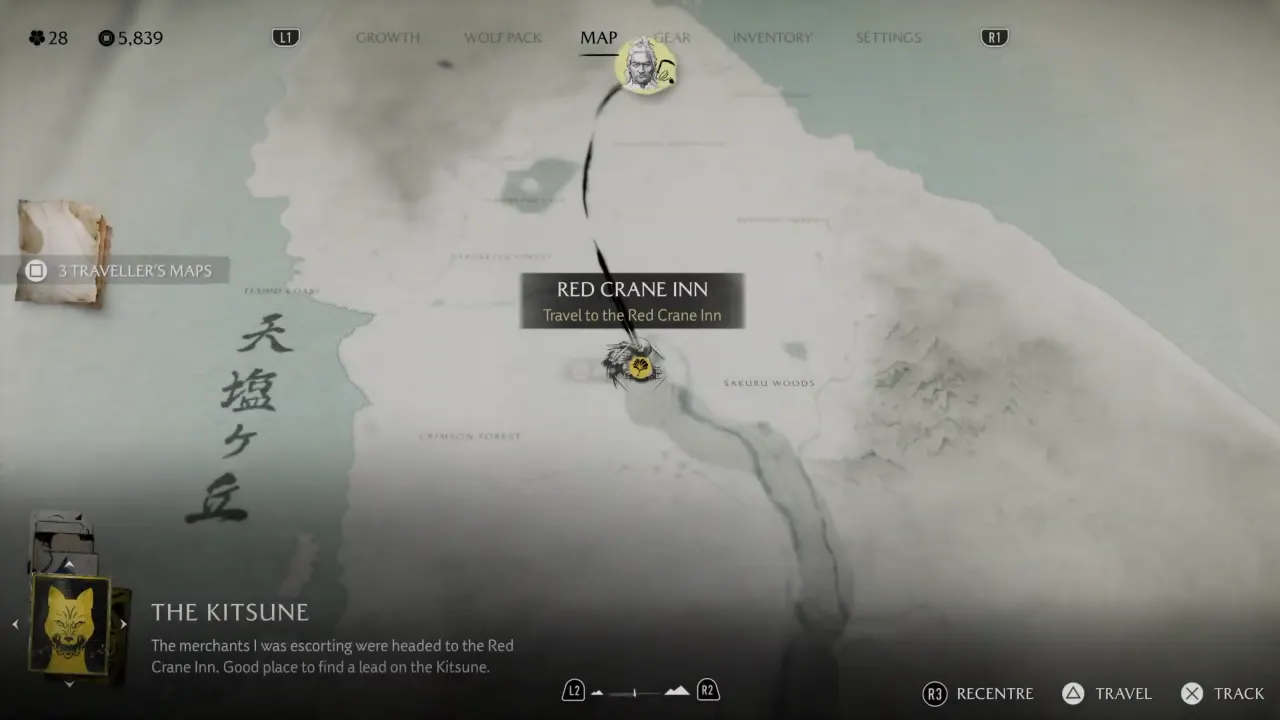
Task: Select the Map tab
Action: (599, 38)
